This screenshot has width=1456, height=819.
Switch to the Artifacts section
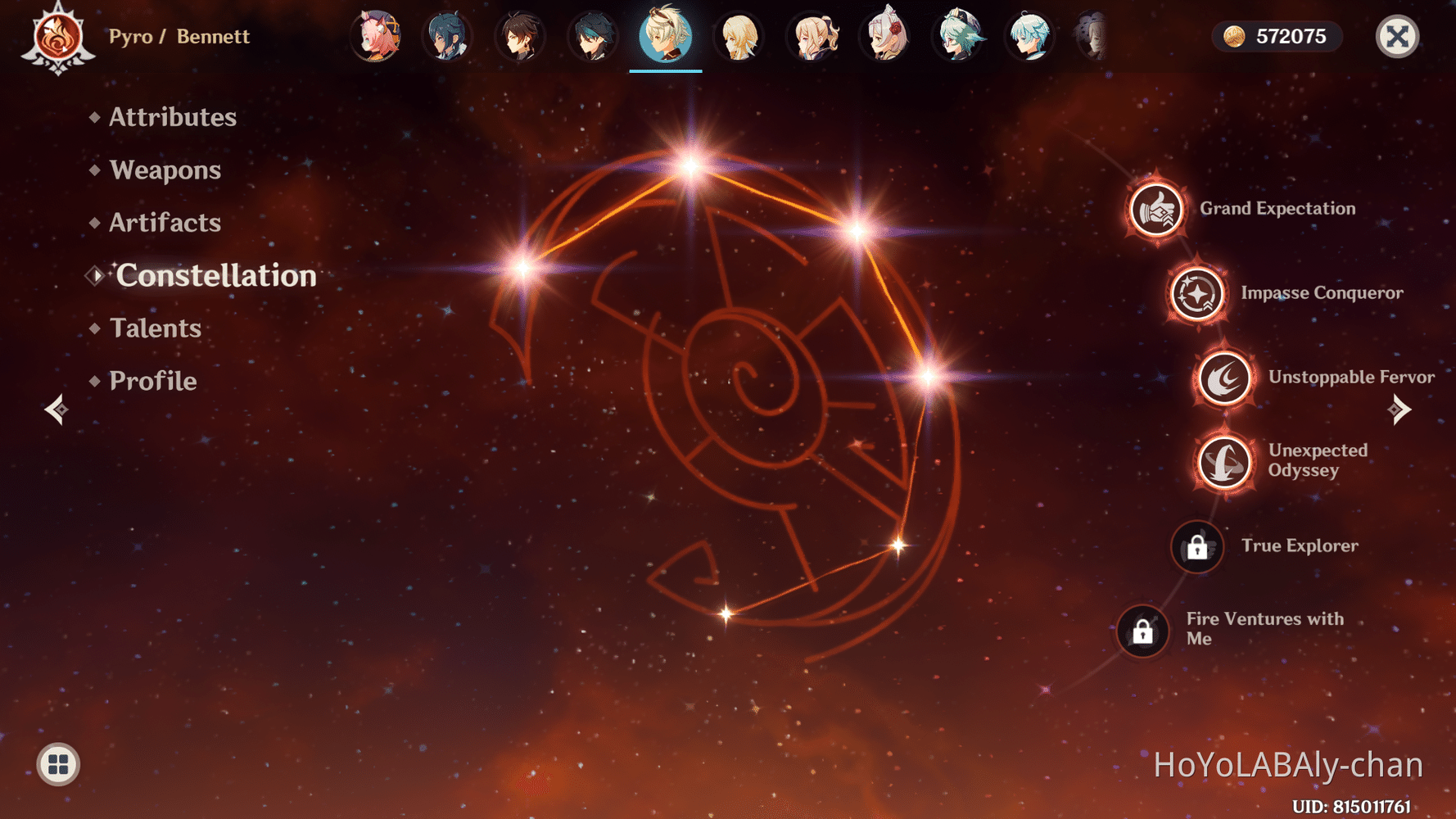coord(164,222)
